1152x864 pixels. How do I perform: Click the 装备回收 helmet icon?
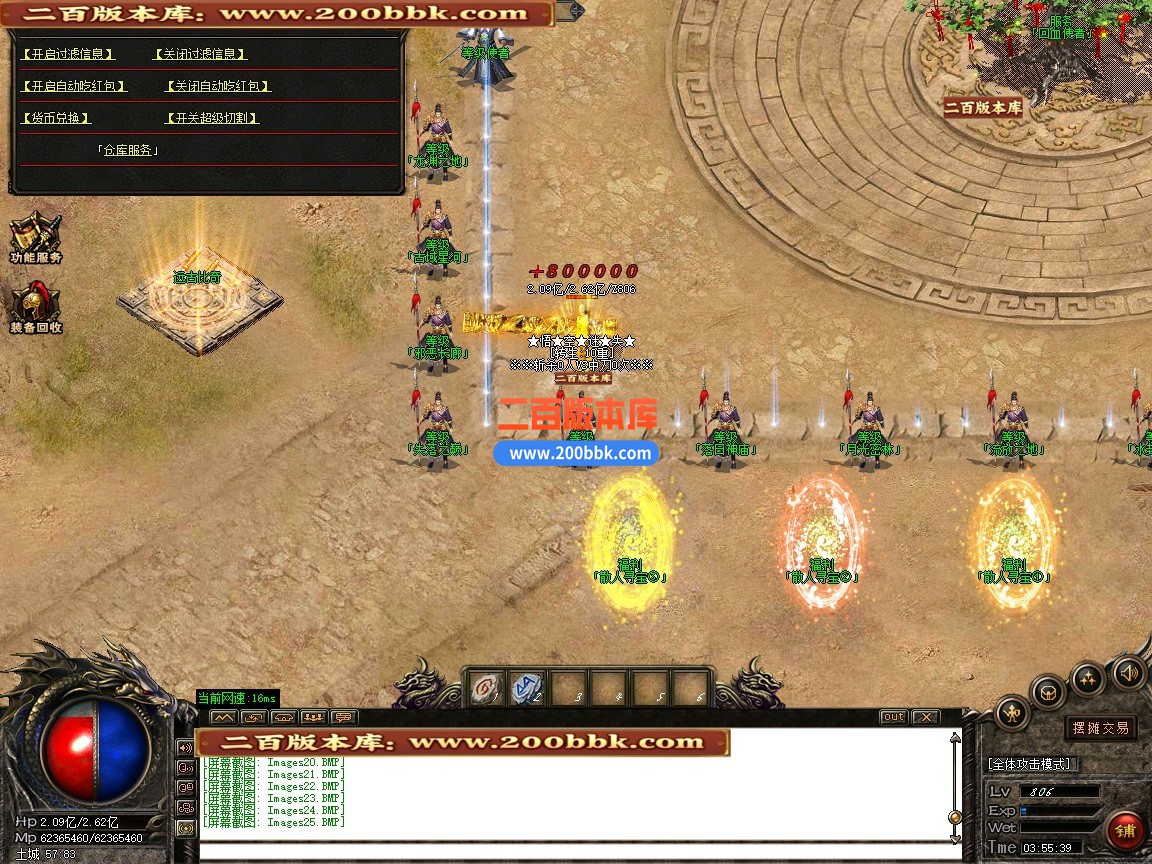(x=35, y=305)
